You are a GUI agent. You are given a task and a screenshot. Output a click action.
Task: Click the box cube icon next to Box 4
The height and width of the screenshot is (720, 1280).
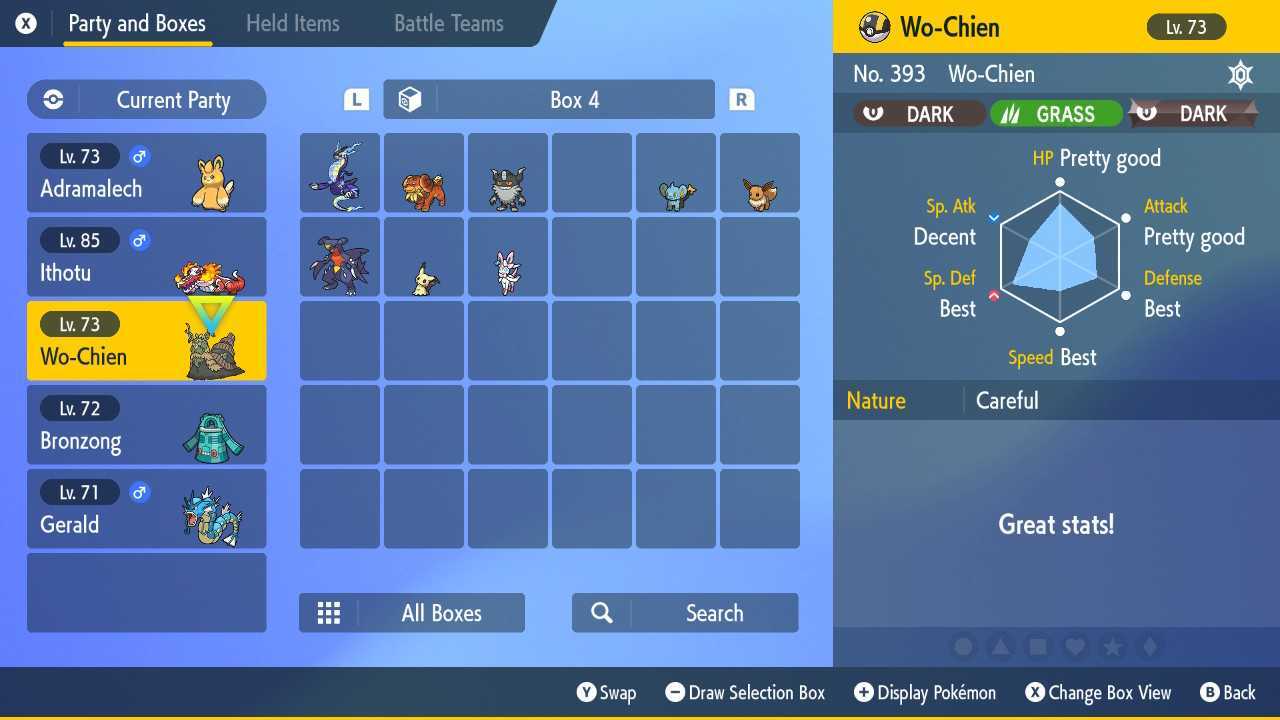tap(409, 98)
